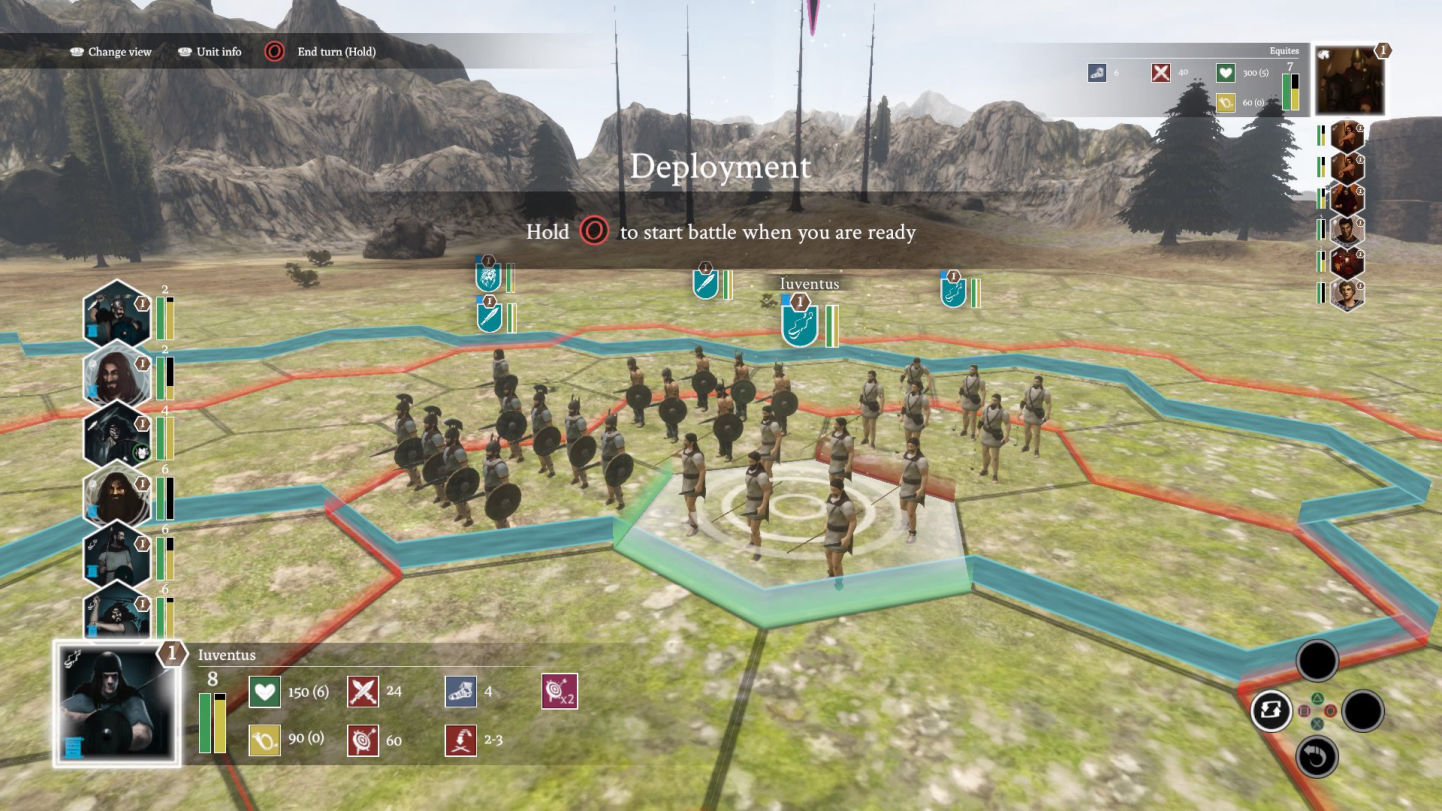
Task: Click the circular undo arrow button
Action: (1317, 757)
